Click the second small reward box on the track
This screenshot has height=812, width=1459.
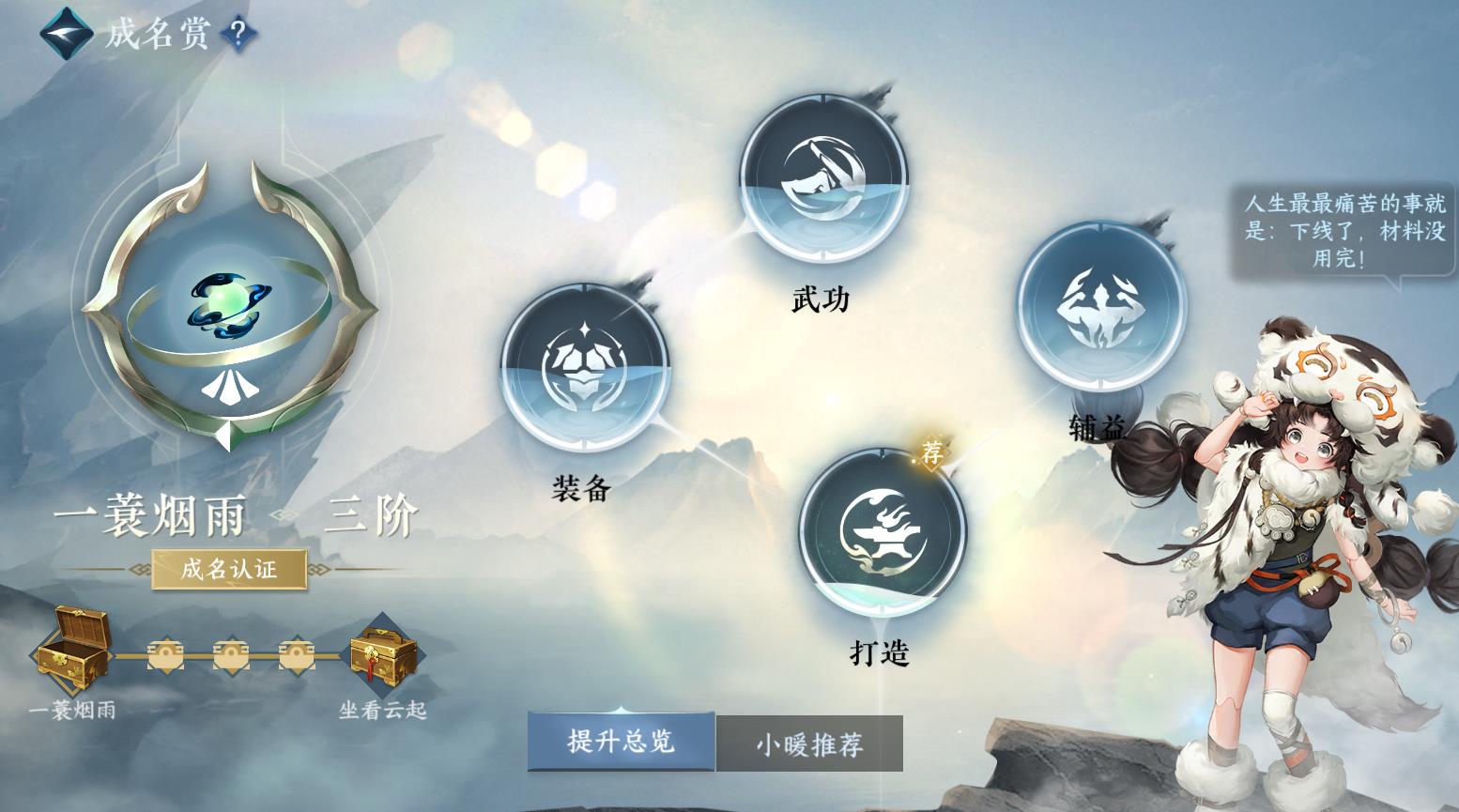click(x=230, y=654)
